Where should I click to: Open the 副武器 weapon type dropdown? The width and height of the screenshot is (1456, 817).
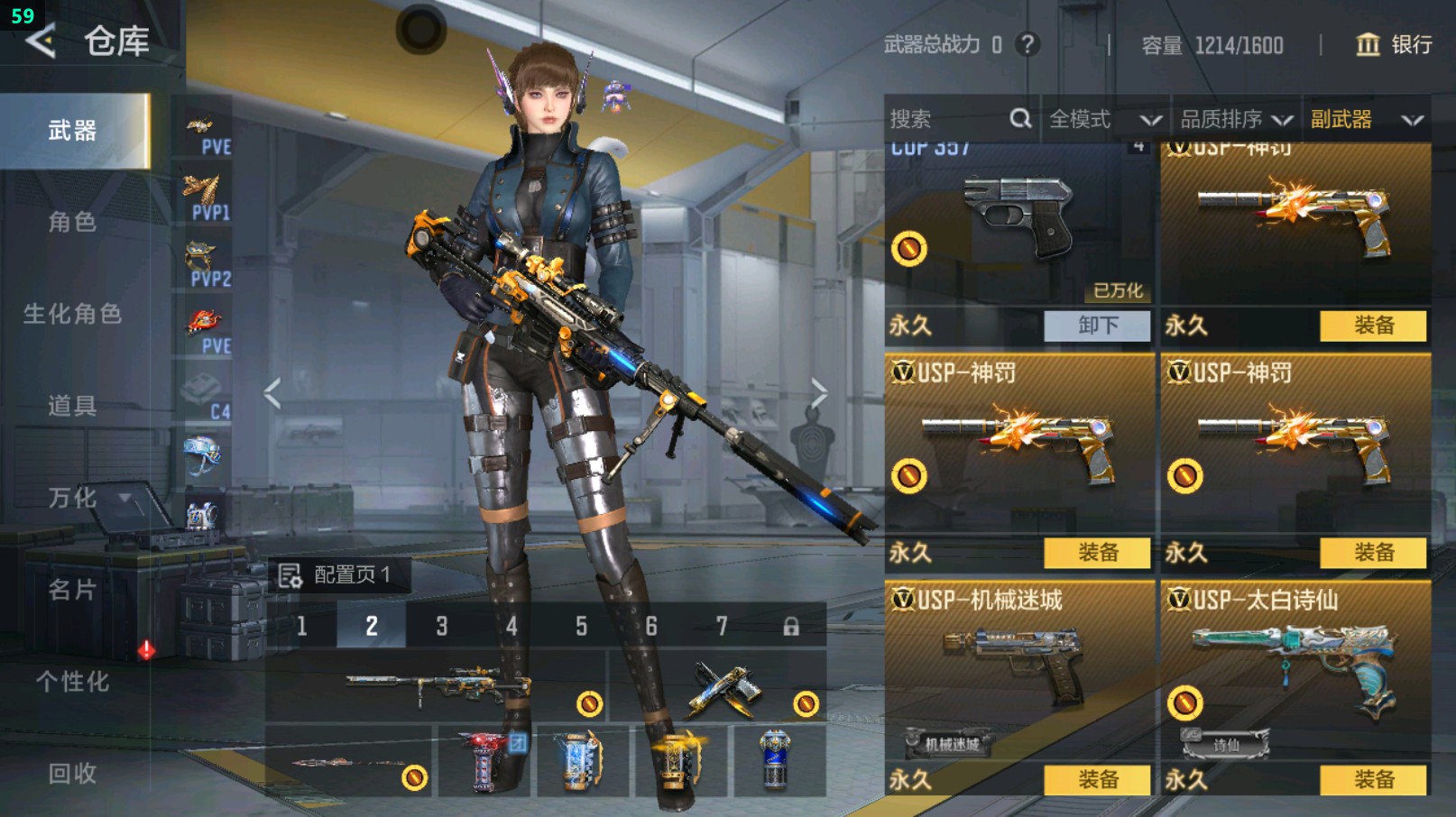point(1366,119)
